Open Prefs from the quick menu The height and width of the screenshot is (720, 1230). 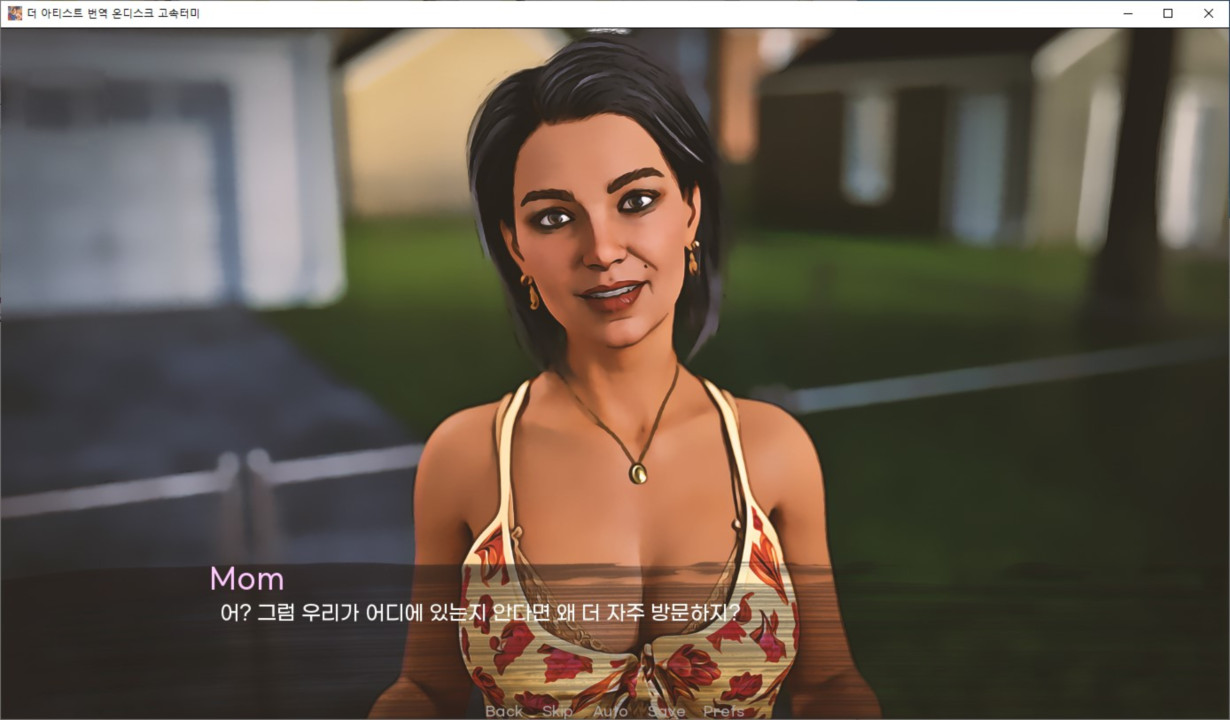(723, 711)
